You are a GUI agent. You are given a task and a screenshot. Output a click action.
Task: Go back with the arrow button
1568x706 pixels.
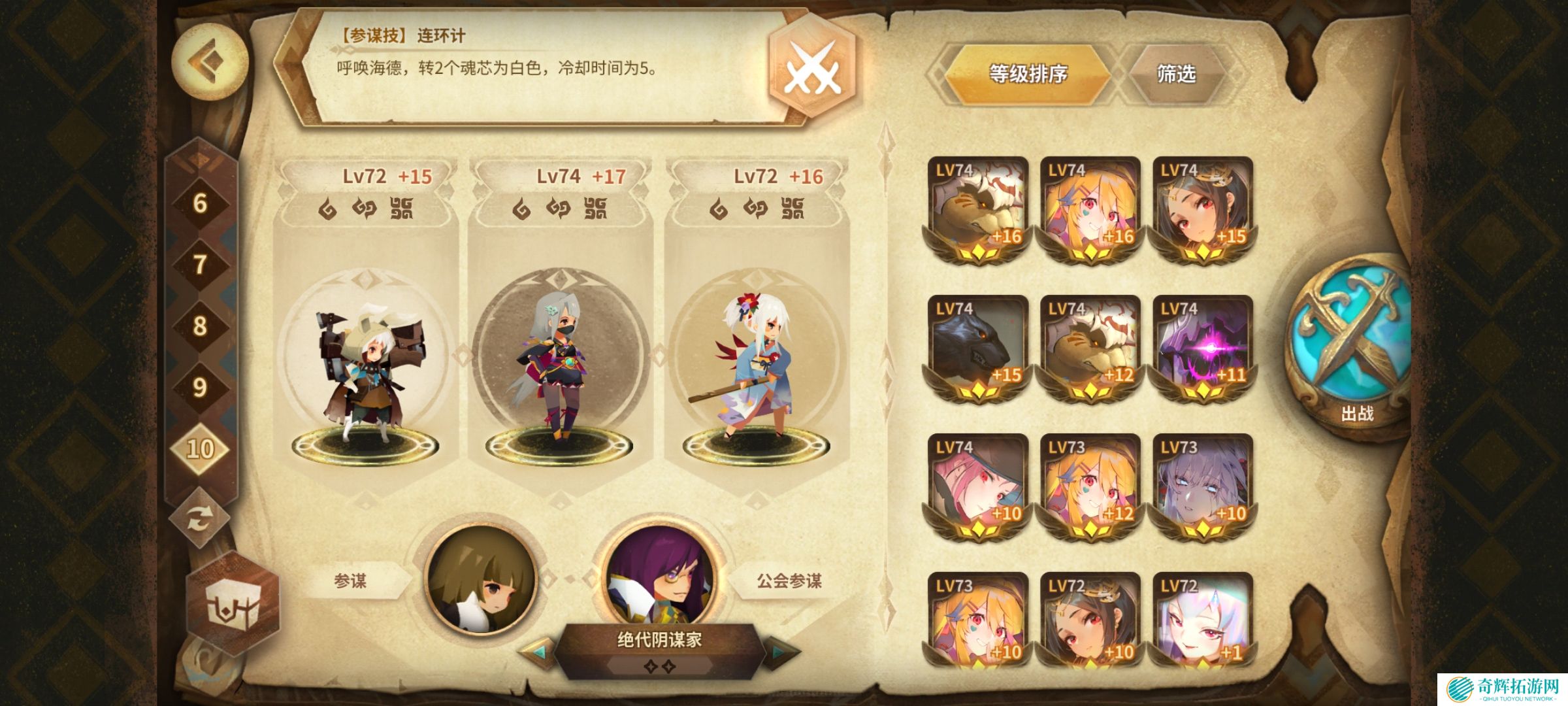point(209,61)
